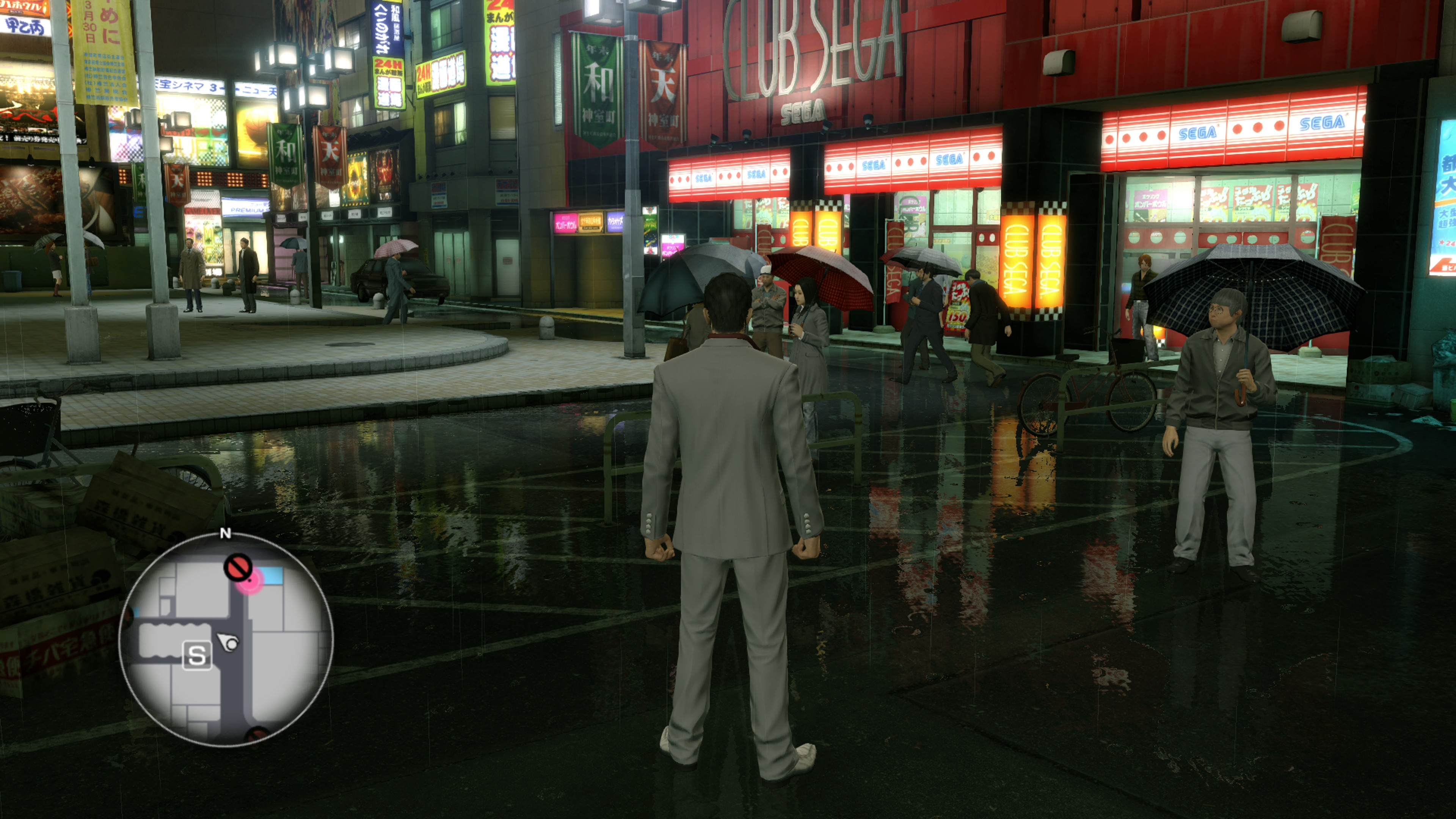
Task: Click the bright red no-entry minimap marker
Action: tap(238, 566)
